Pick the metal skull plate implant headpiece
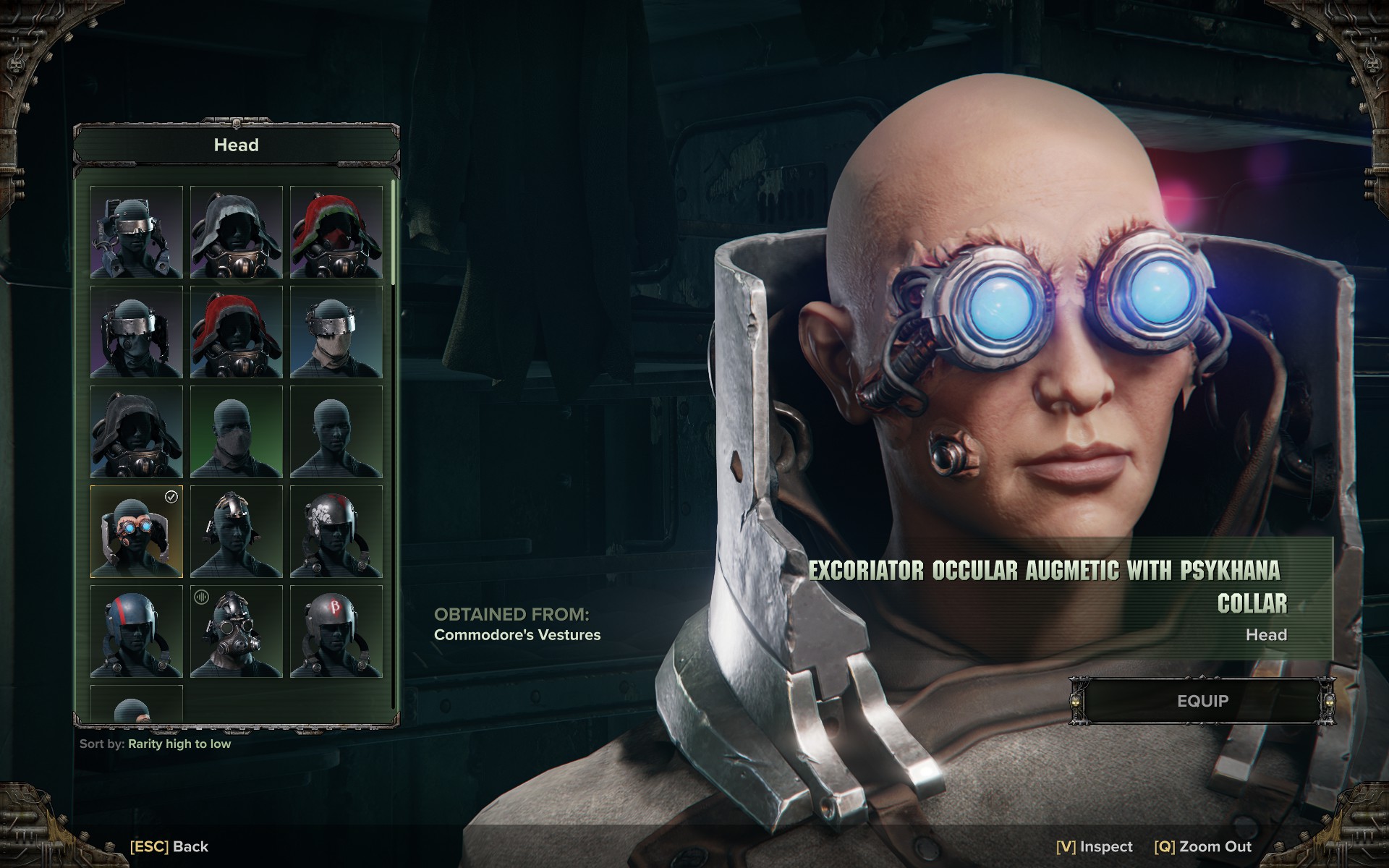 tap(236, 532)
